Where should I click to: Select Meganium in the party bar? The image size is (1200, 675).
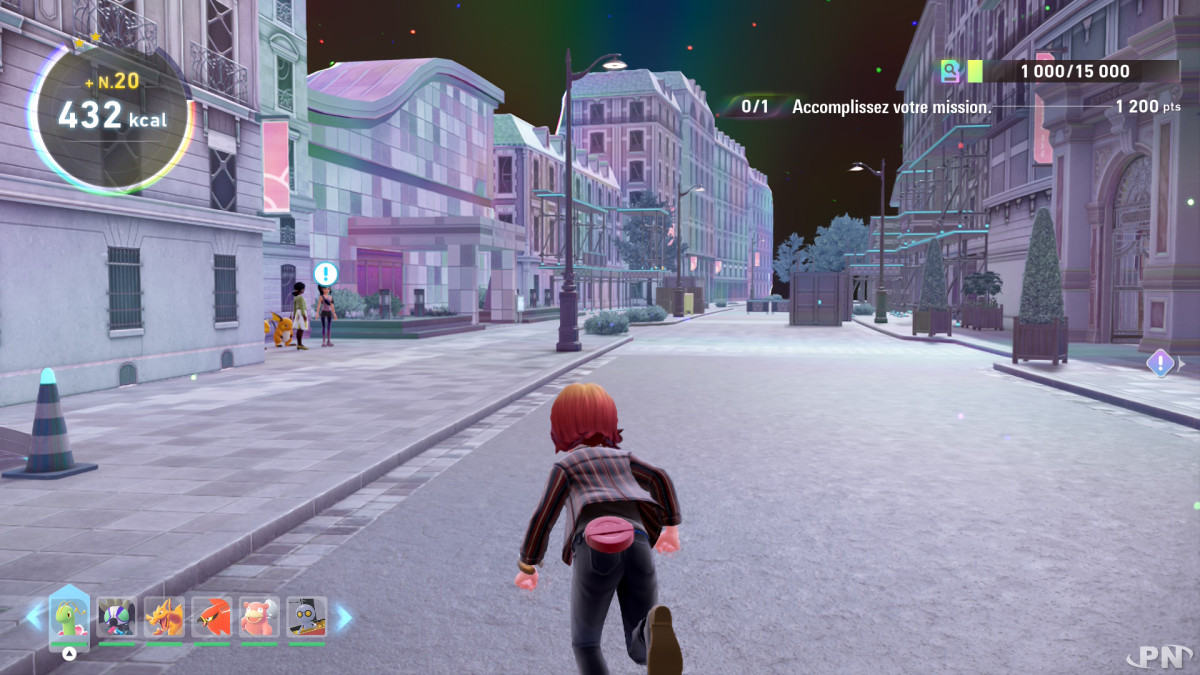coord(69,618)
